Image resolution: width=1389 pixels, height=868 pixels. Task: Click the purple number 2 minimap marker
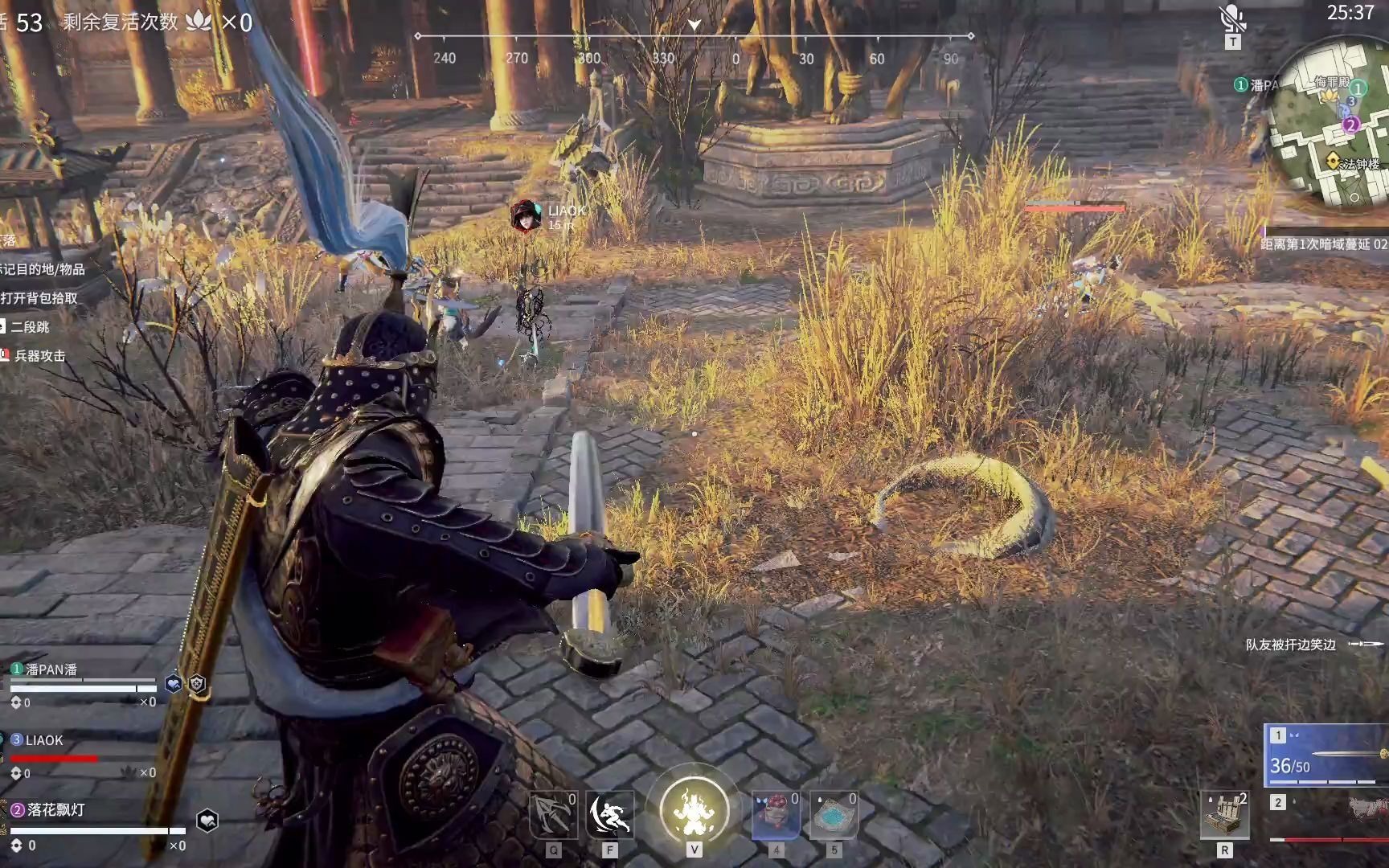point(1350,125)
